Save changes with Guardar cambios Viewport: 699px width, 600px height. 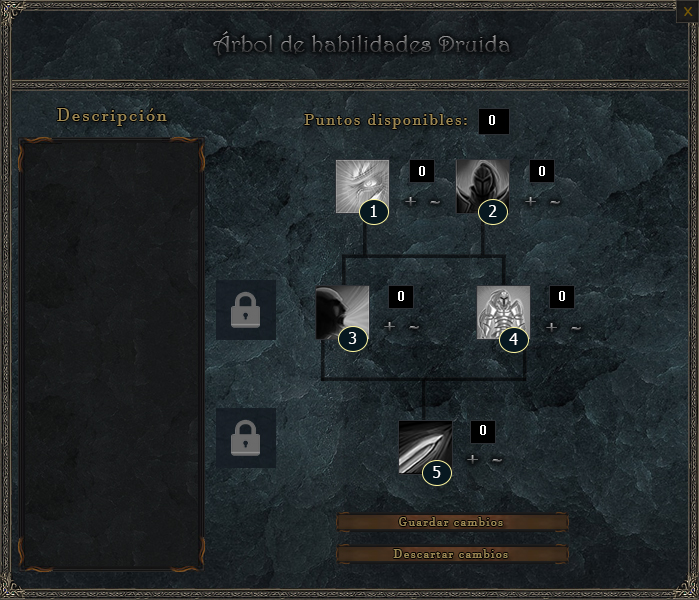pyautogui.click(x=451, y=522)
